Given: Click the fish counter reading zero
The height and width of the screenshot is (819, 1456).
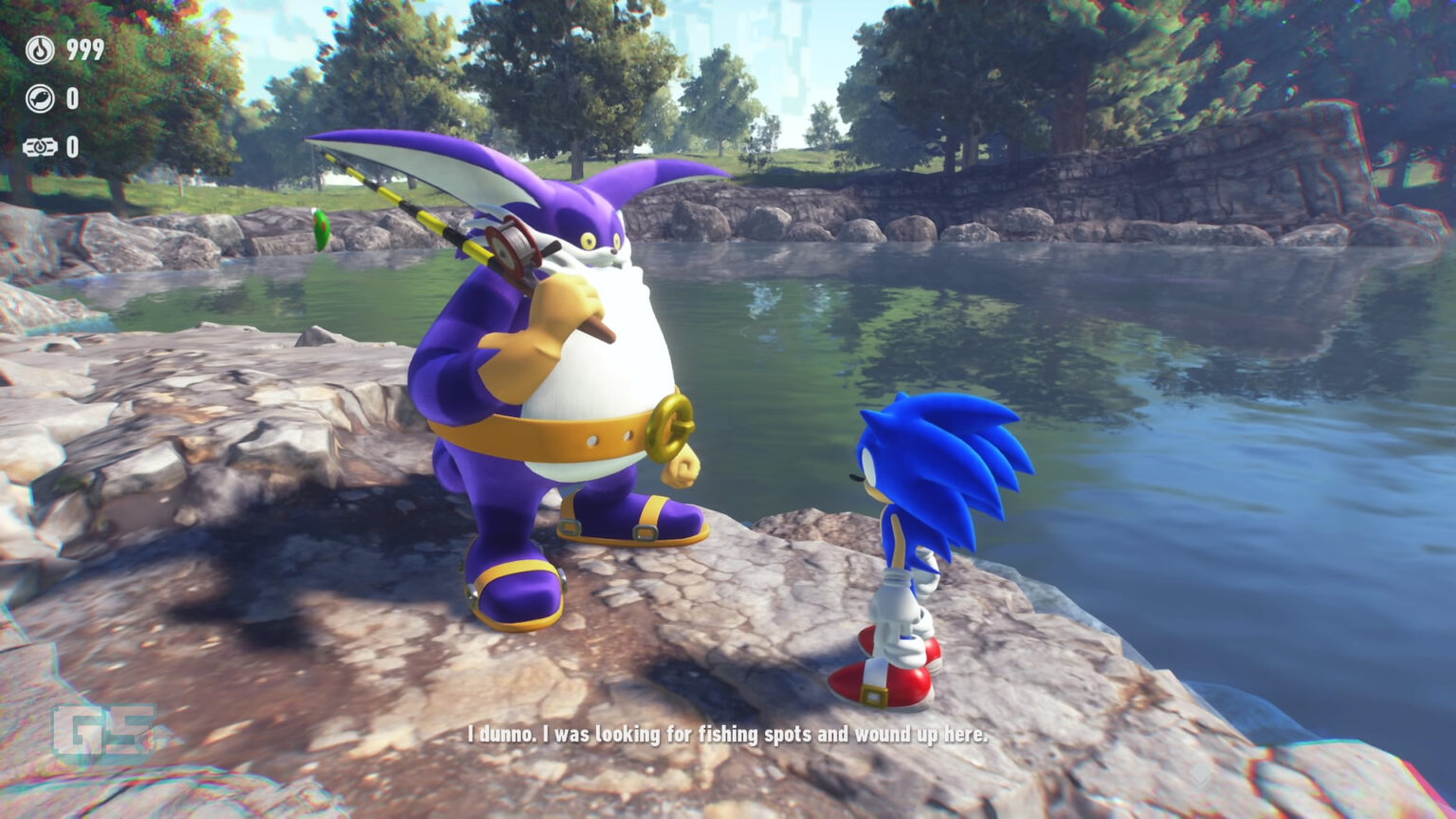Looking at the screenshot, I should tap(72, 98).
